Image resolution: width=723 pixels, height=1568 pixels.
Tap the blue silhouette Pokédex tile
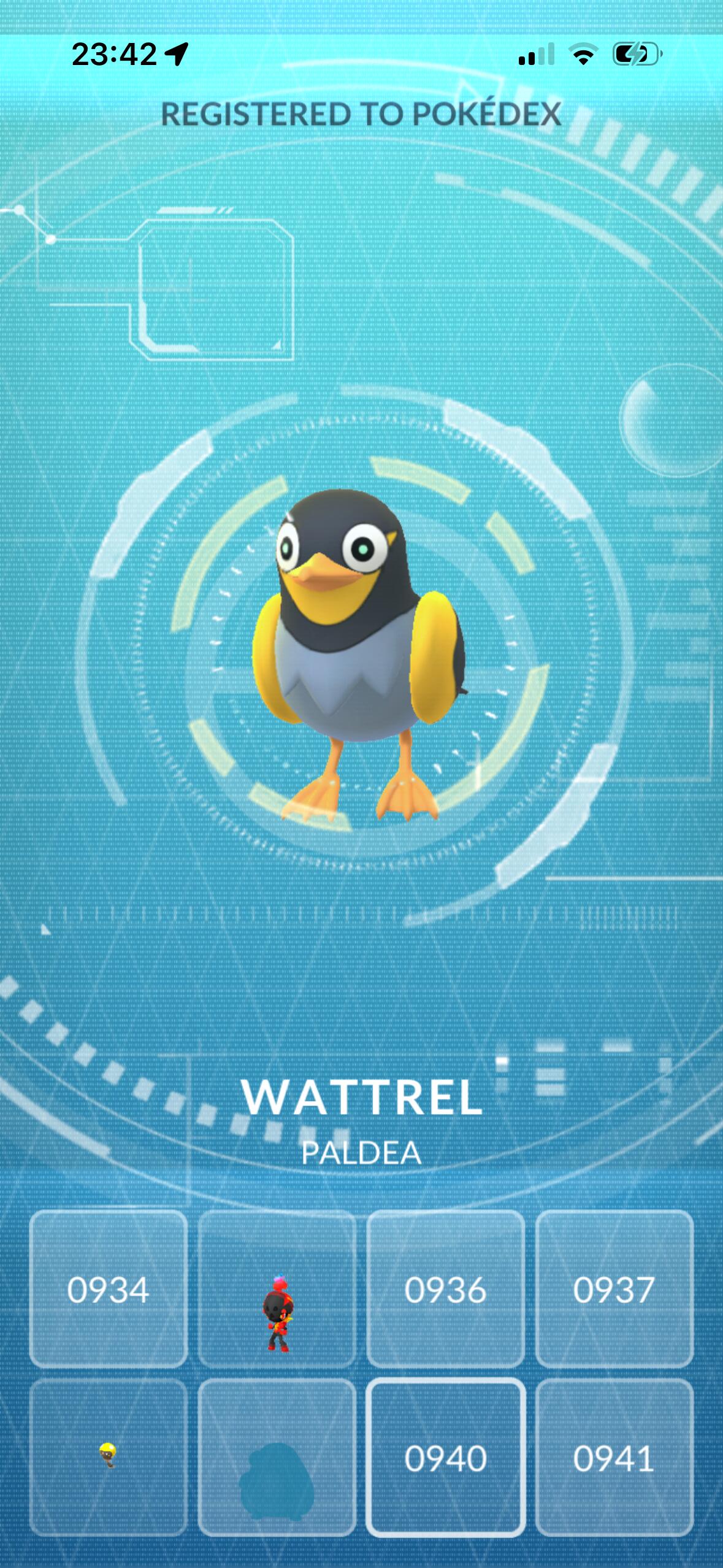click(x=277, y=1457)
